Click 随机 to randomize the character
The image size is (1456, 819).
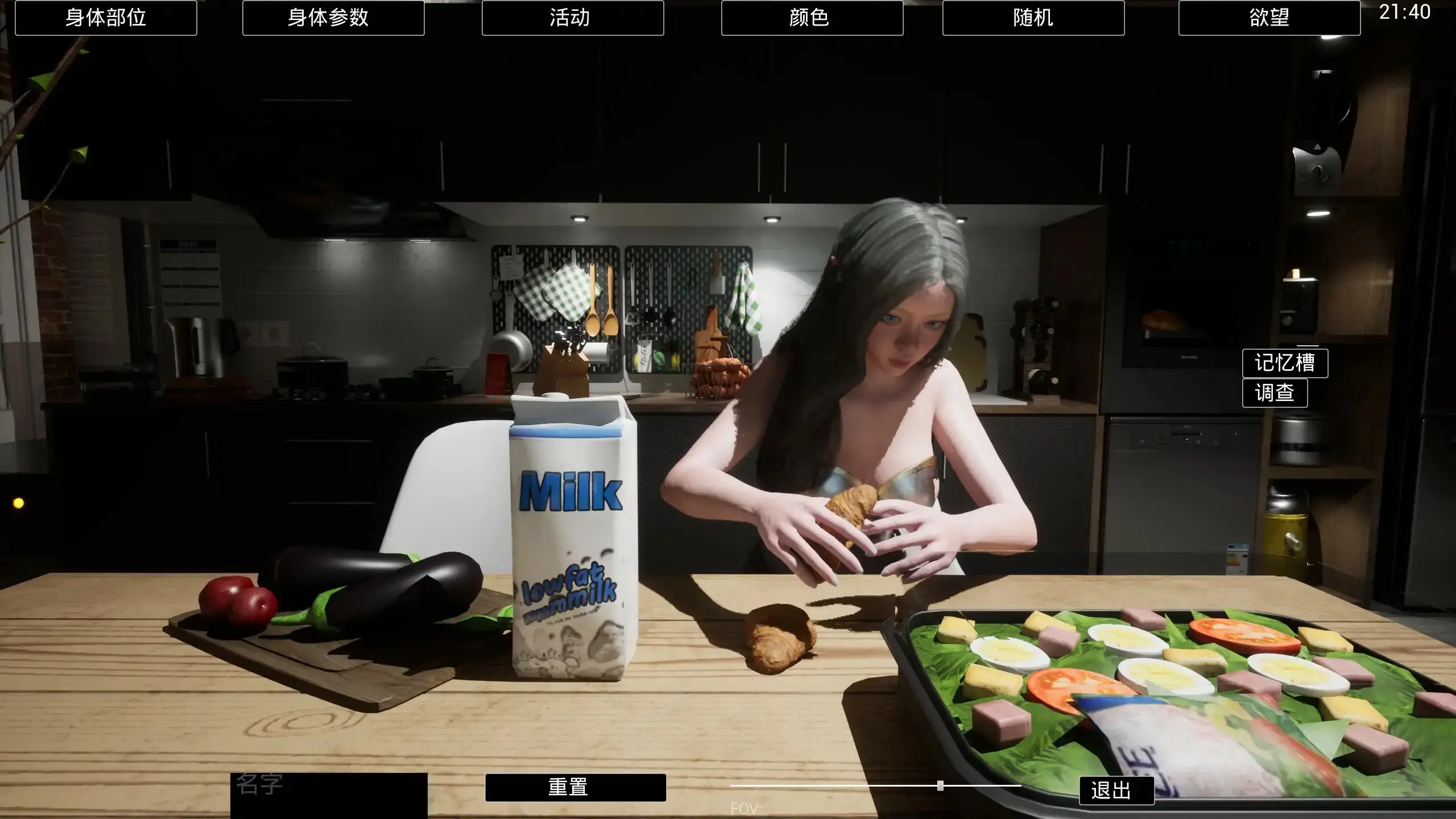1034,18
